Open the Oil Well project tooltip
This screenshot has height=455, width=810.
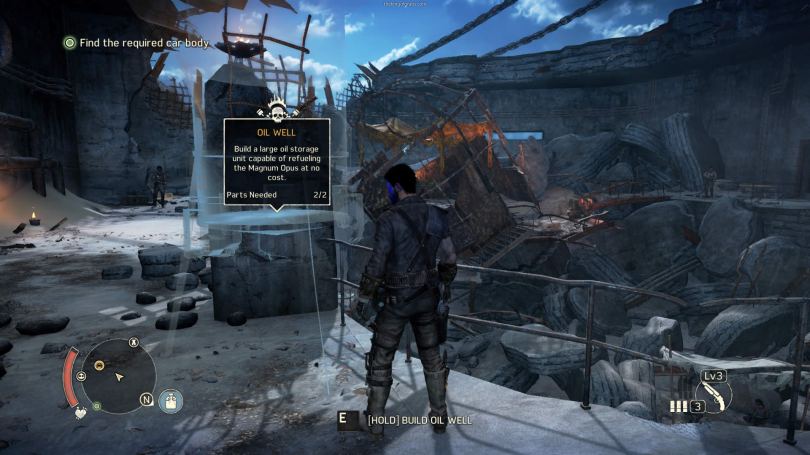[x=277, y=162]
